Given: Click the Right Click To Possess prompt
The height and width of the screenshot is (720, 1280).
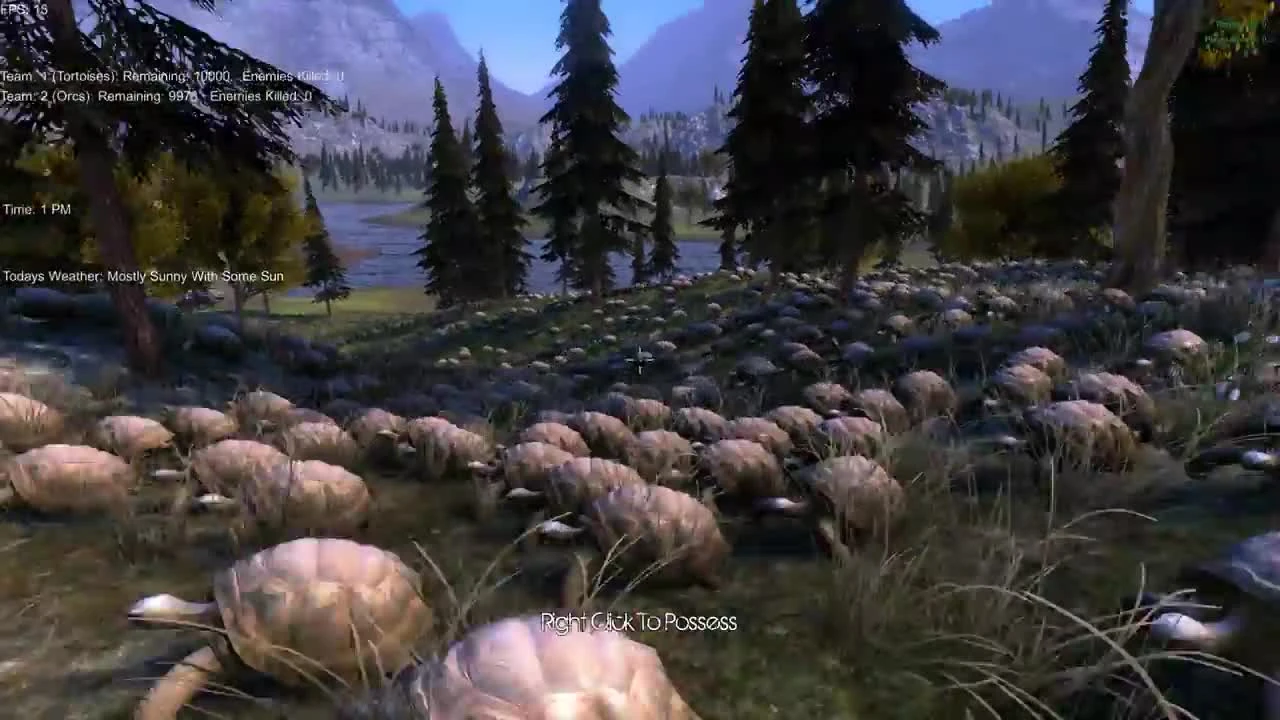Looking at the screenshot, I should click(x=637, y=621).
